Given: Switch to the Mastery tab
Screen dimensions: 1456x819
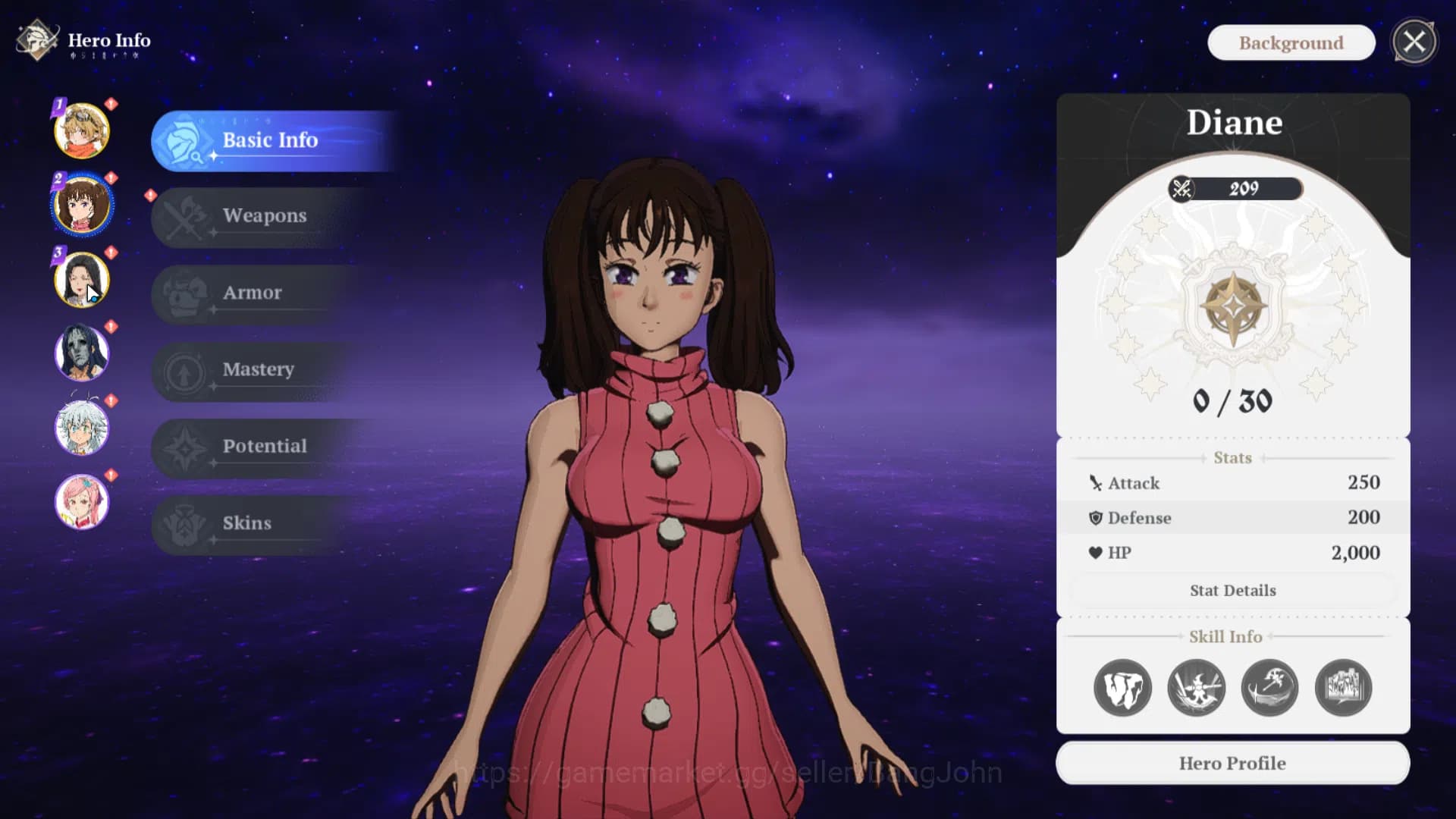Looking at the screenshot, I should click(258, 370).
